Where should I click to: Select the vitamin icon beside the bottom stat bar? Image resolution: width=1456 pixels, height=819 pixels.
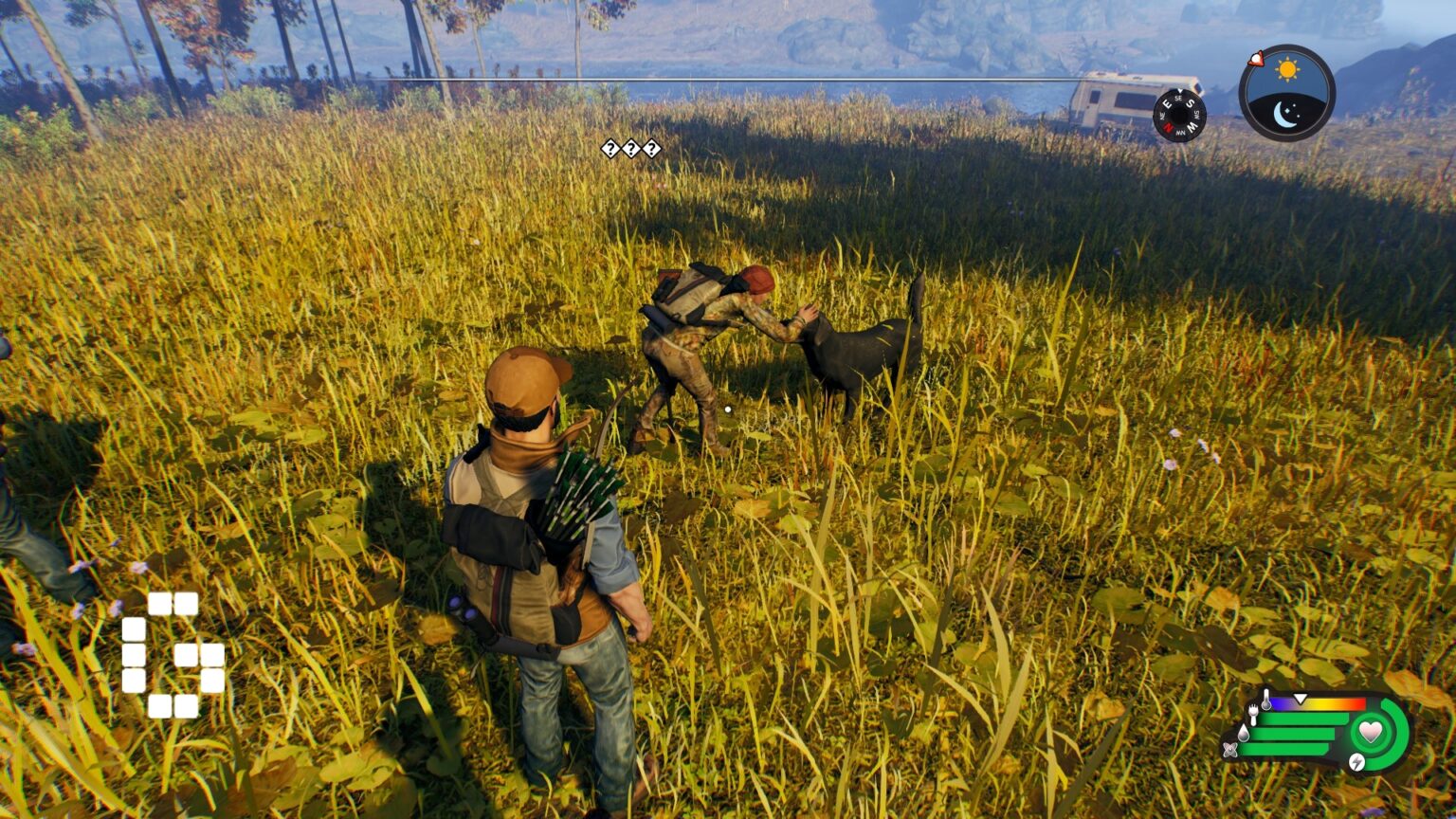(x=1230, y=749)
